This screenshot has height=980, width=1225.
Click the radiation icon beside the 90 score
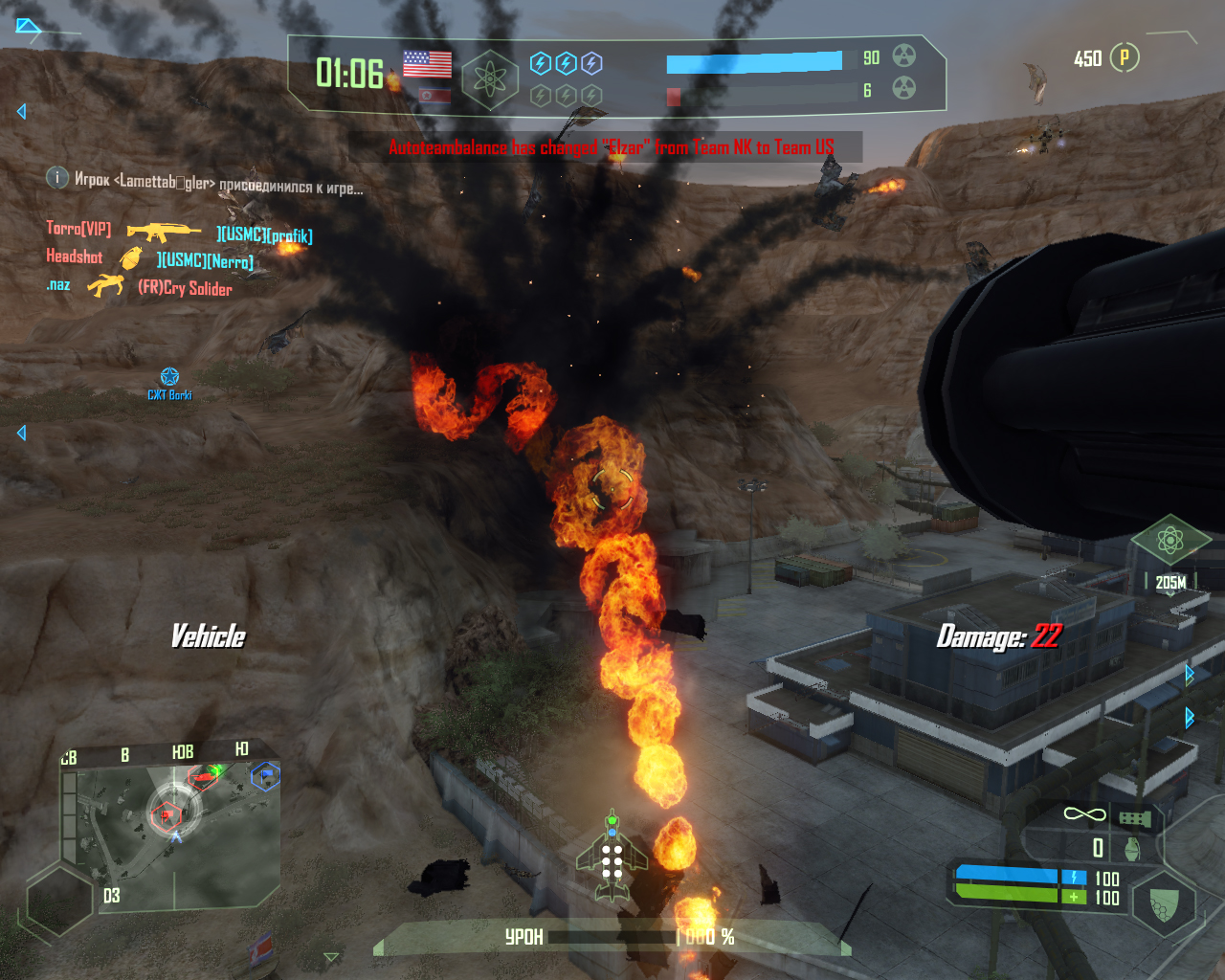903,56
